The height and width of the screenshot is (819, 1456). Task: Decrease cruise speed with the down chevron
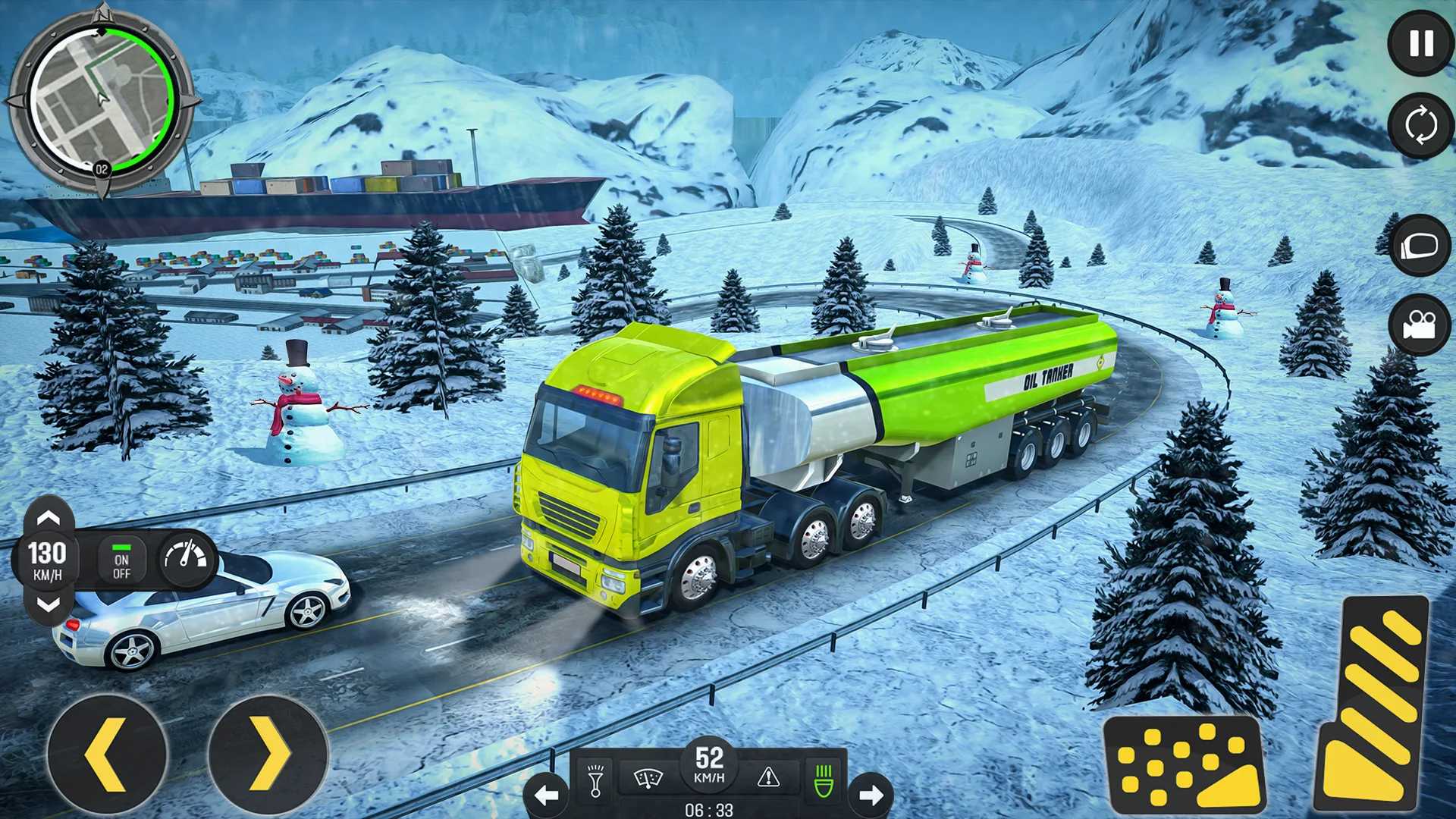[x=49, y=604]
